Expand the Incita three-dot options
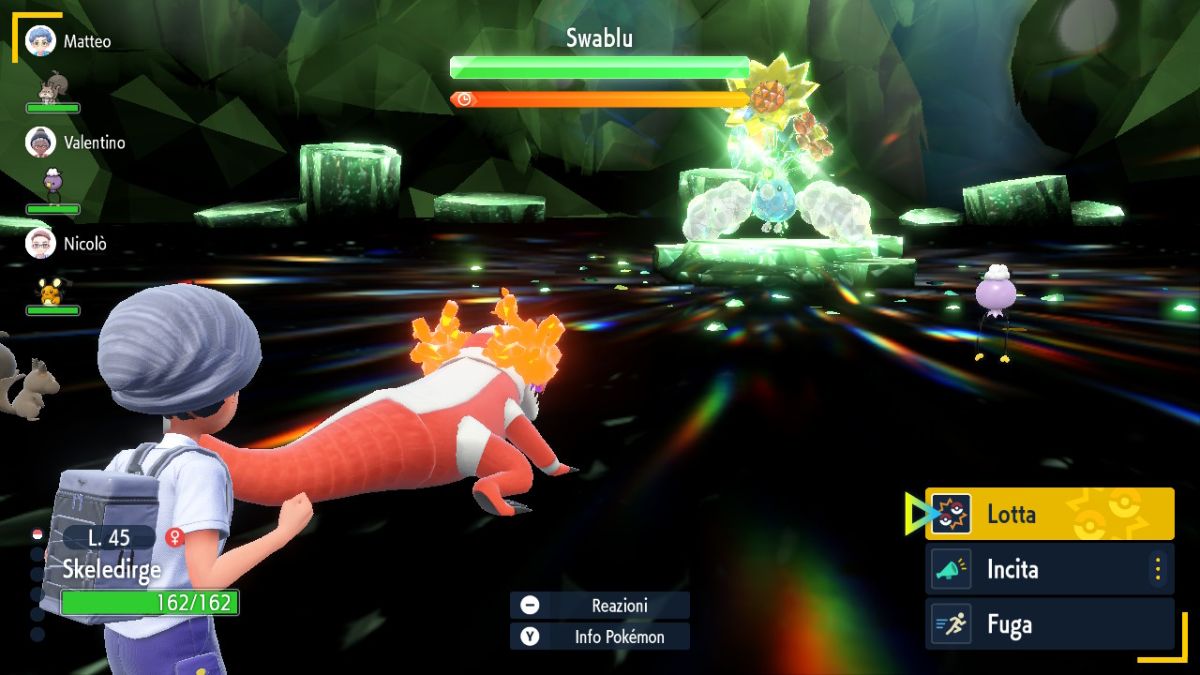 1158,570
